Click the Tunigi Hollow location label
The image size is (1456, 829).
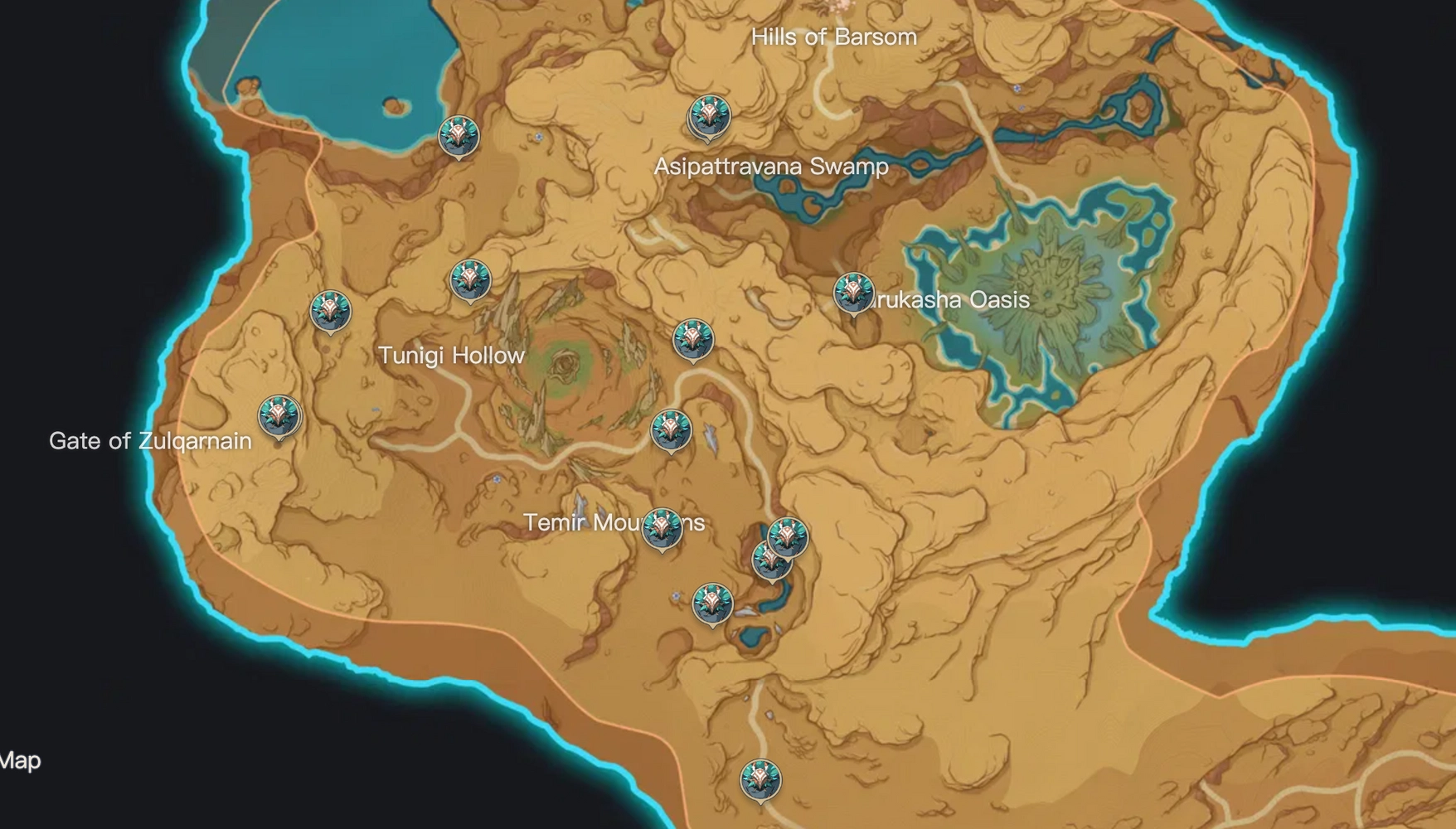coord(451,355)
